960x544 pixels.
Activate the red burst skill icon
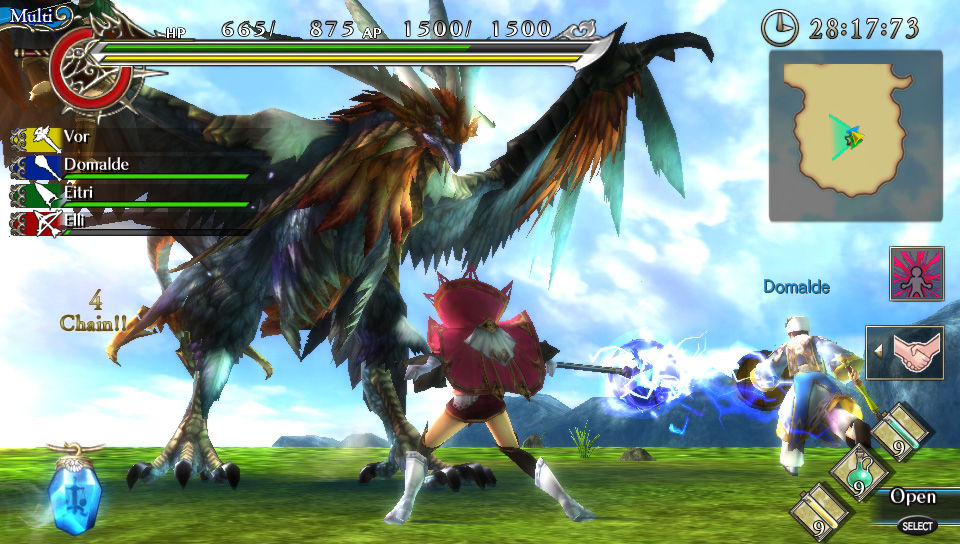(x=916, y=274)
